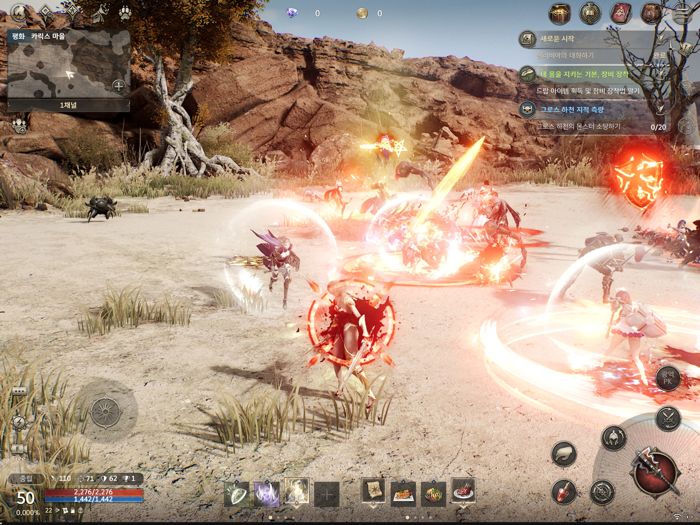Image resolution: width=700 pixels, height=525 pixels.
Task: Toggle the 광역 PK mode button
Action: click(x=668, y=377)
